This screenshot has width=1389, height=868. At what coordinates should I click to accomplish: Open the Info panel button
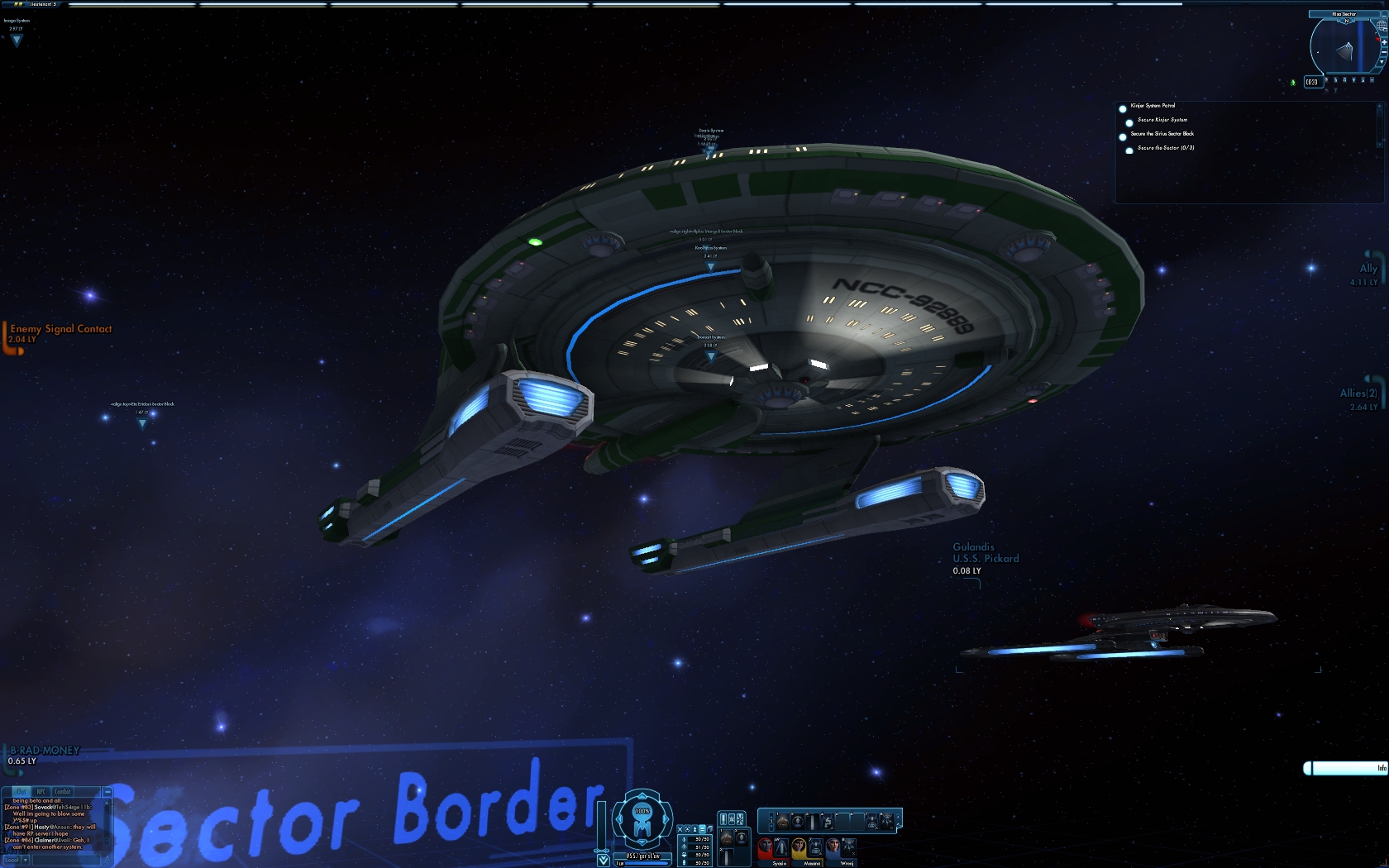1346,769
